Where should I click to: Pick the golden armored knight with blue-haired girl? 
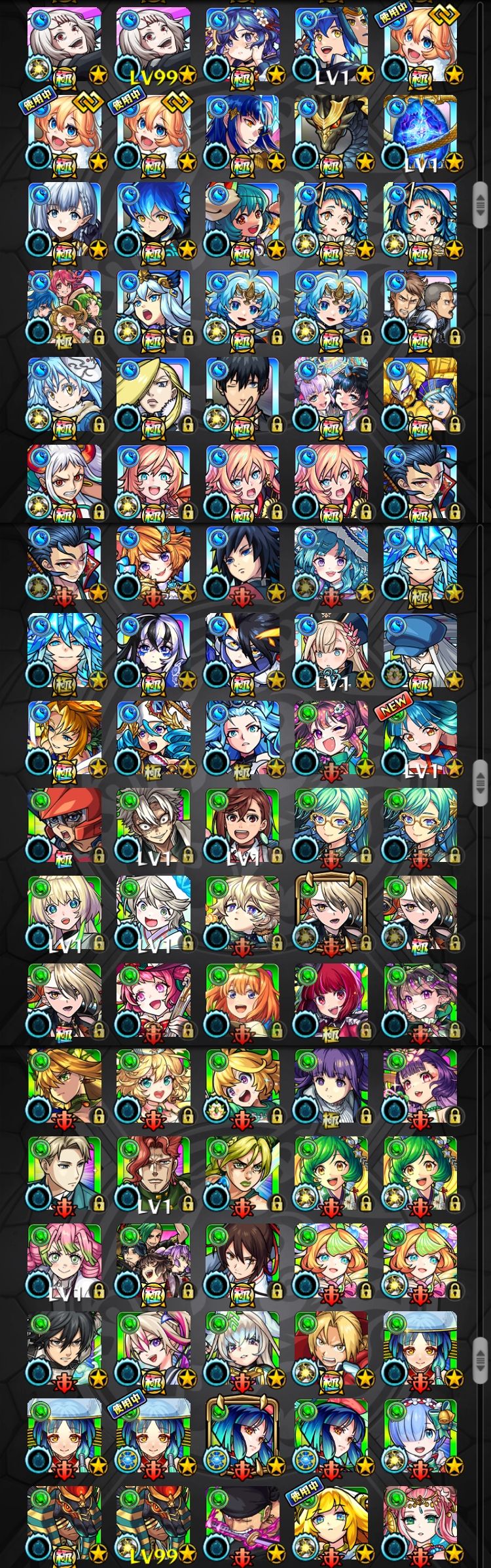pyautogui.click(x=420, y=395)
